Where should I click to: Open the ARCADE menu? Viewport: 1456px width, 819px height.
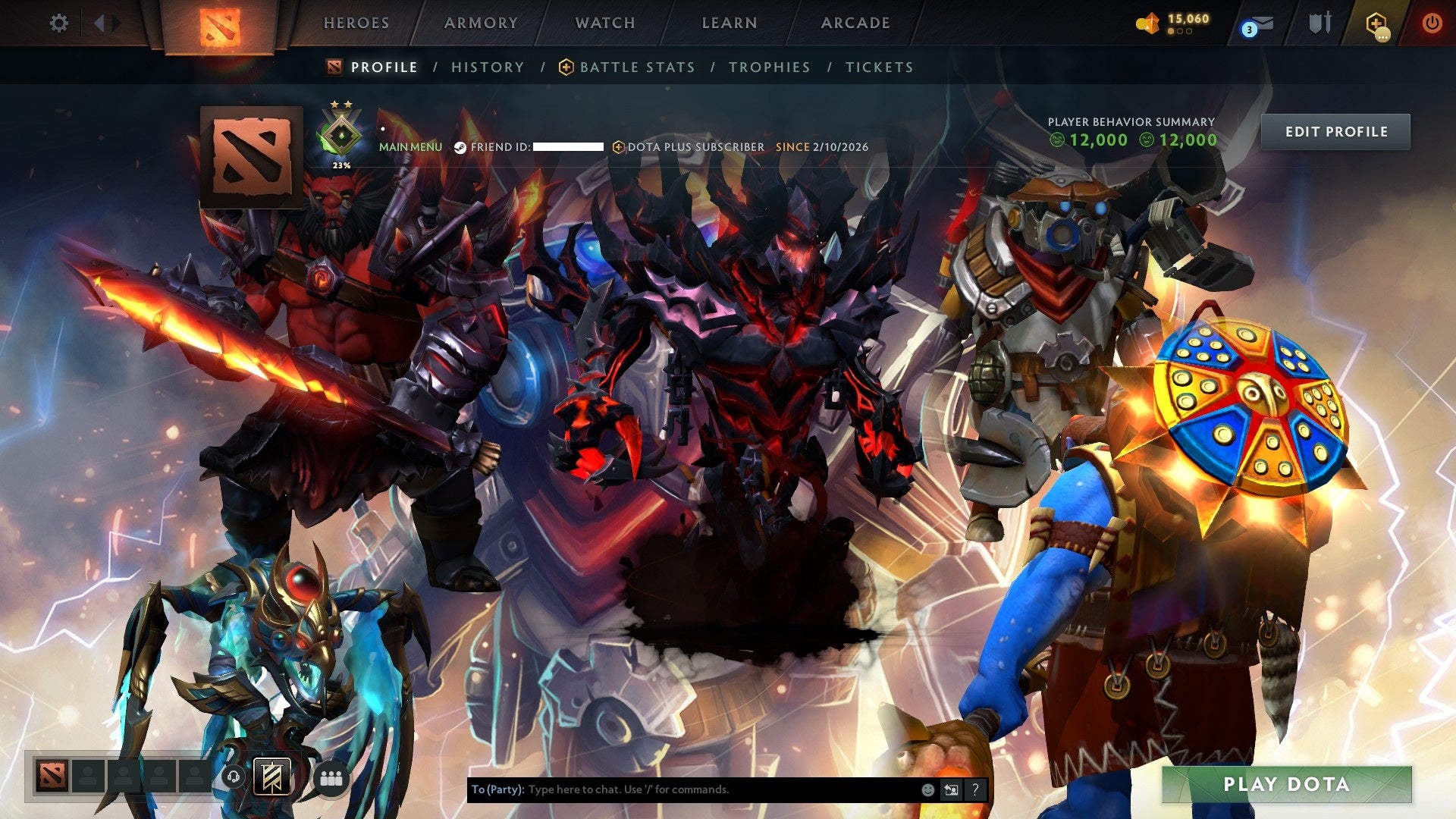coord(855,23)
